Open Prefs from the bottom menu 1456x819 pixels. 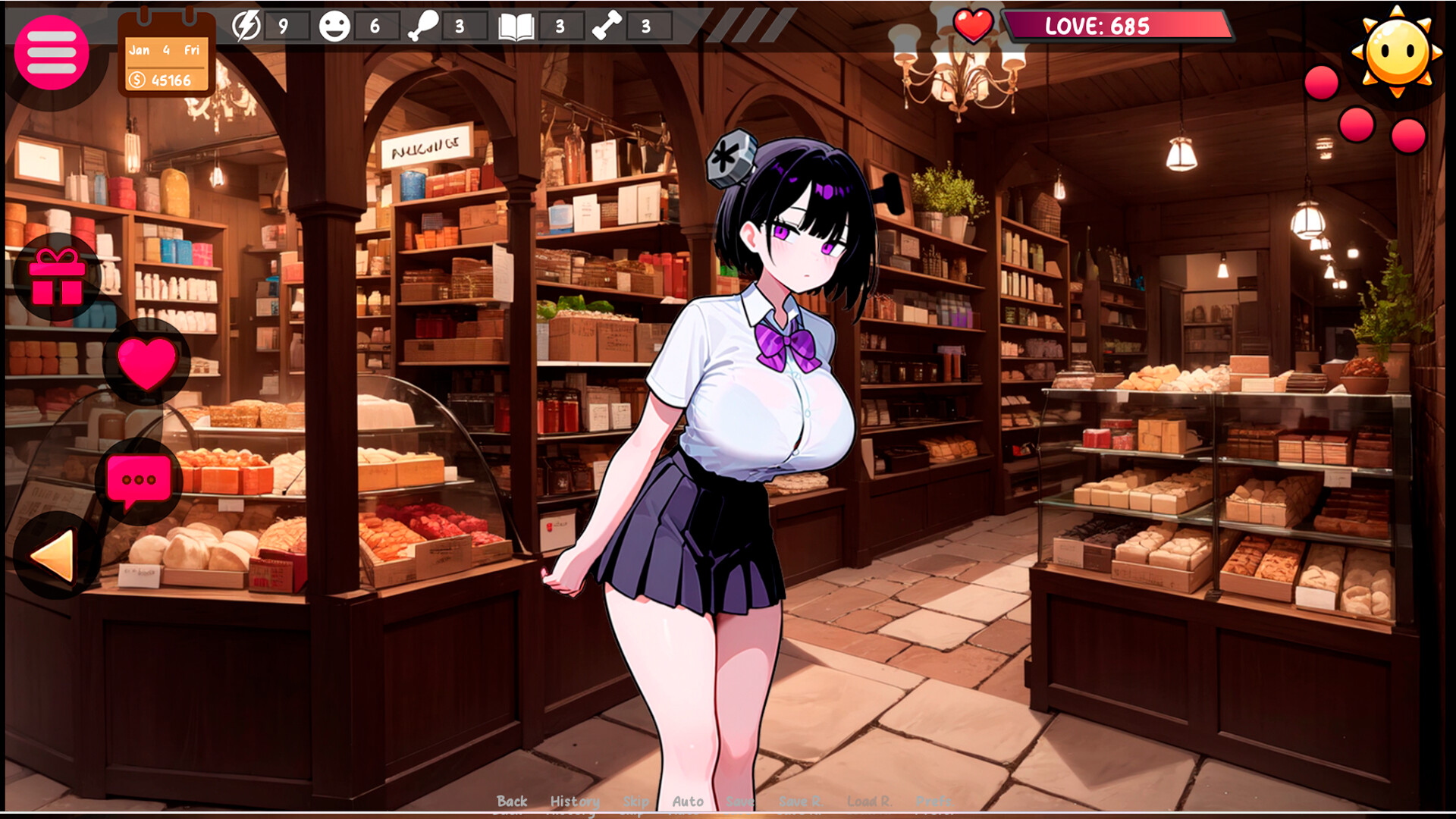(x=934, y=801)
